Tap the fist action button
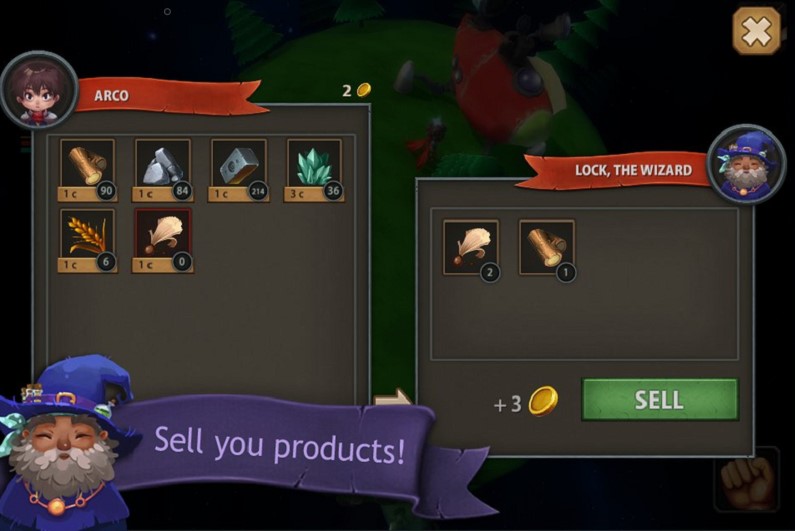This screenshot has width=795, height=531. 747,481
